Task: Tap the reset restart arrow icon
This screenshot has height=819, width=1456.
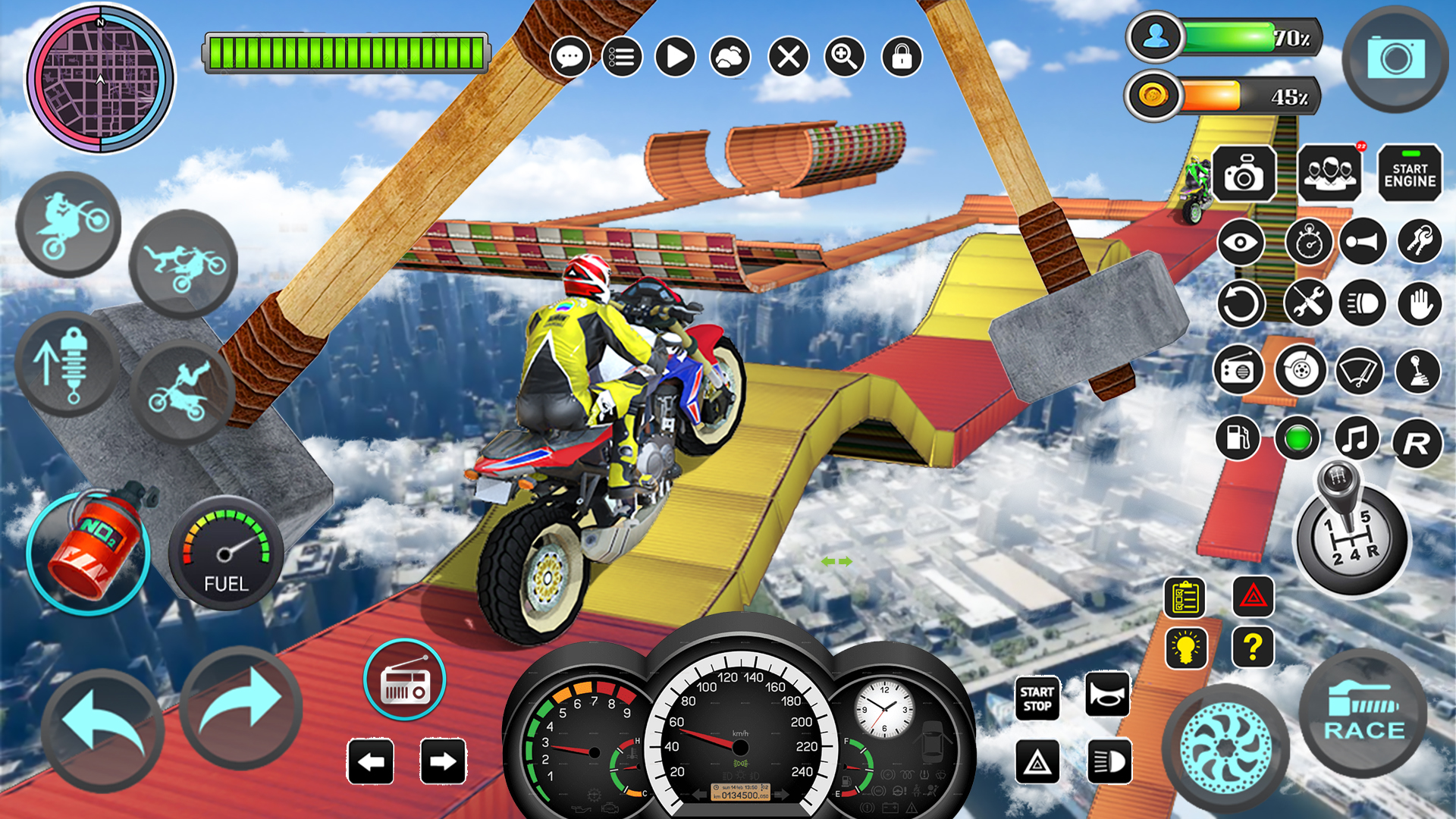Action: pyautogui.click(x=1241, y=303)
